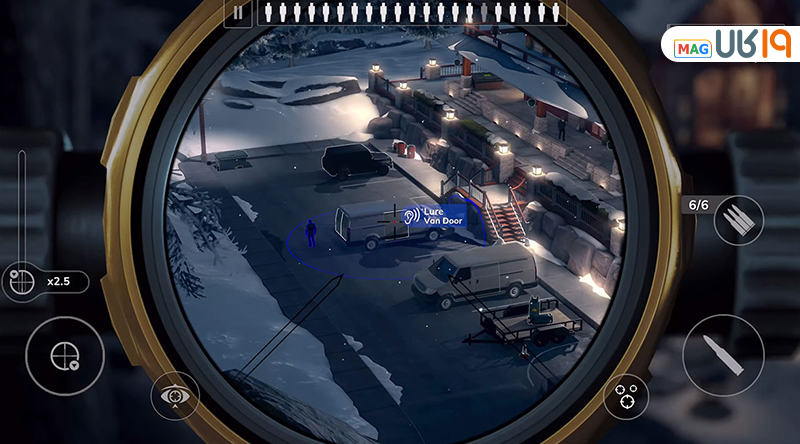
Task: Tap the single-bullet fire button
Action: (x=723, y=354)
